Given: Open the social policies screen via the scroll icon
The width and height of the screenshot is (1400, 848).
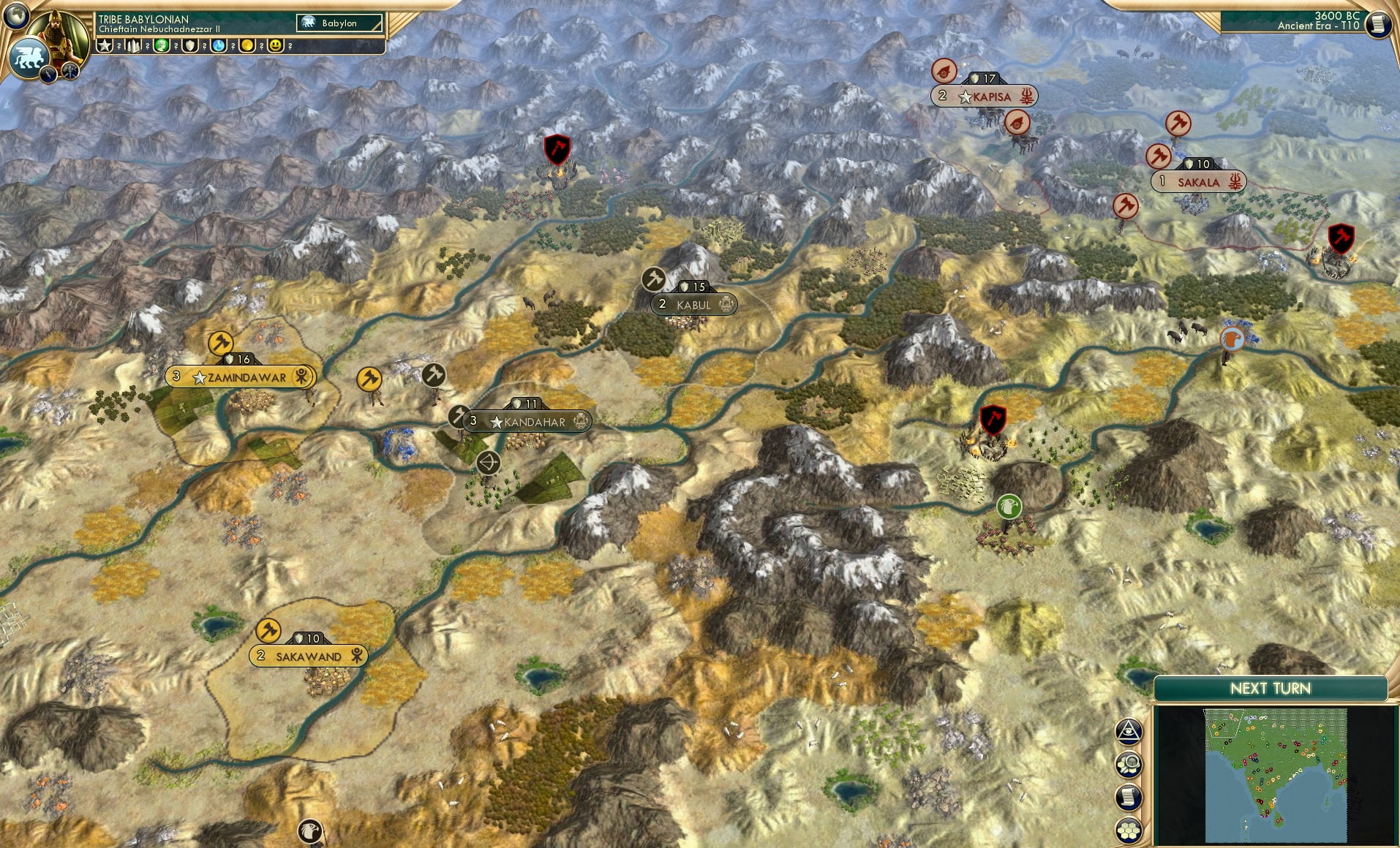Looking at the screenshot, I should [1128, 796].
